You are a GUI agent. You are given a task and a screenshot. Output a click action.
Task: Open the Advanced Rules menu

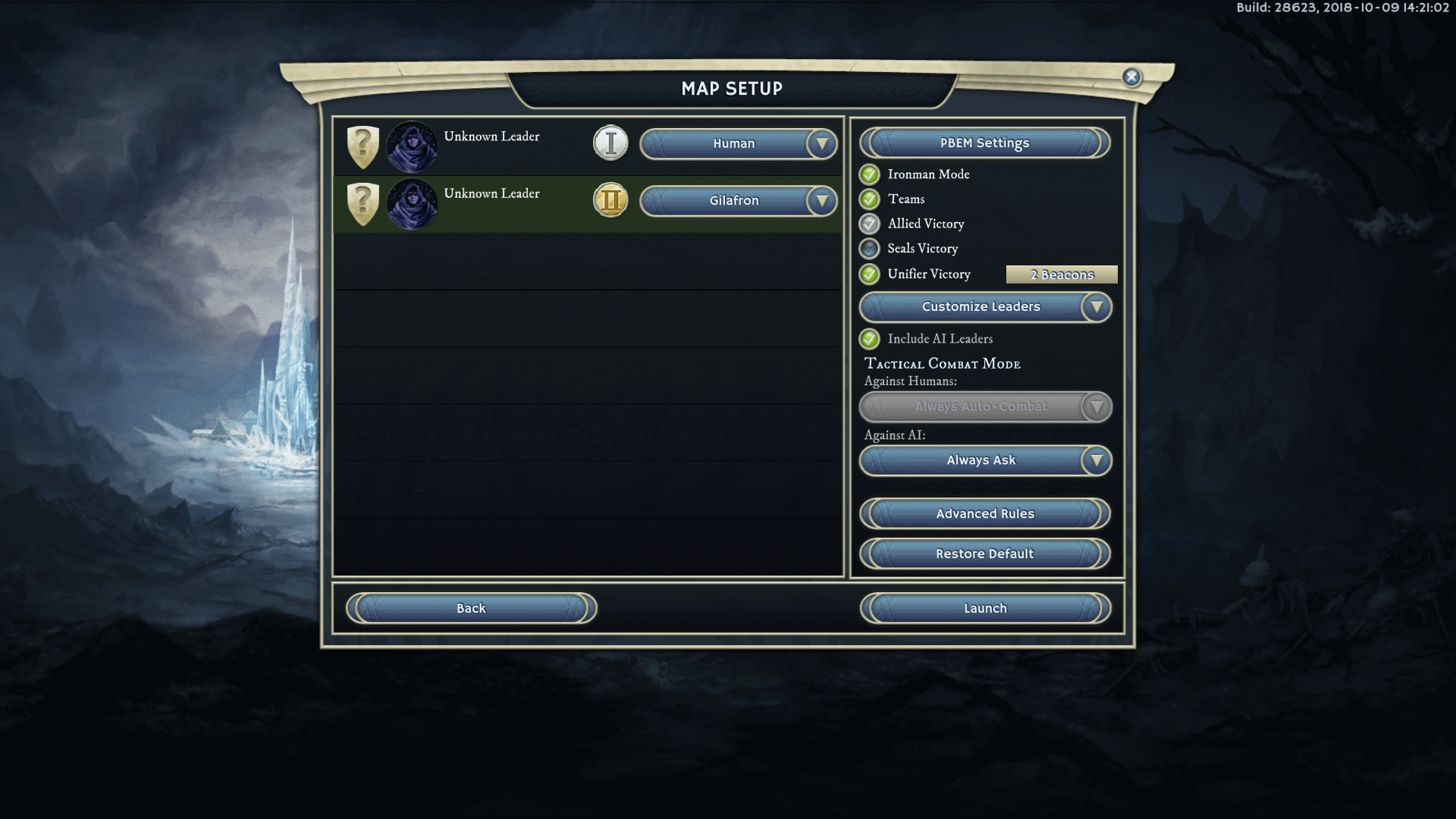(x=984, y=514)
